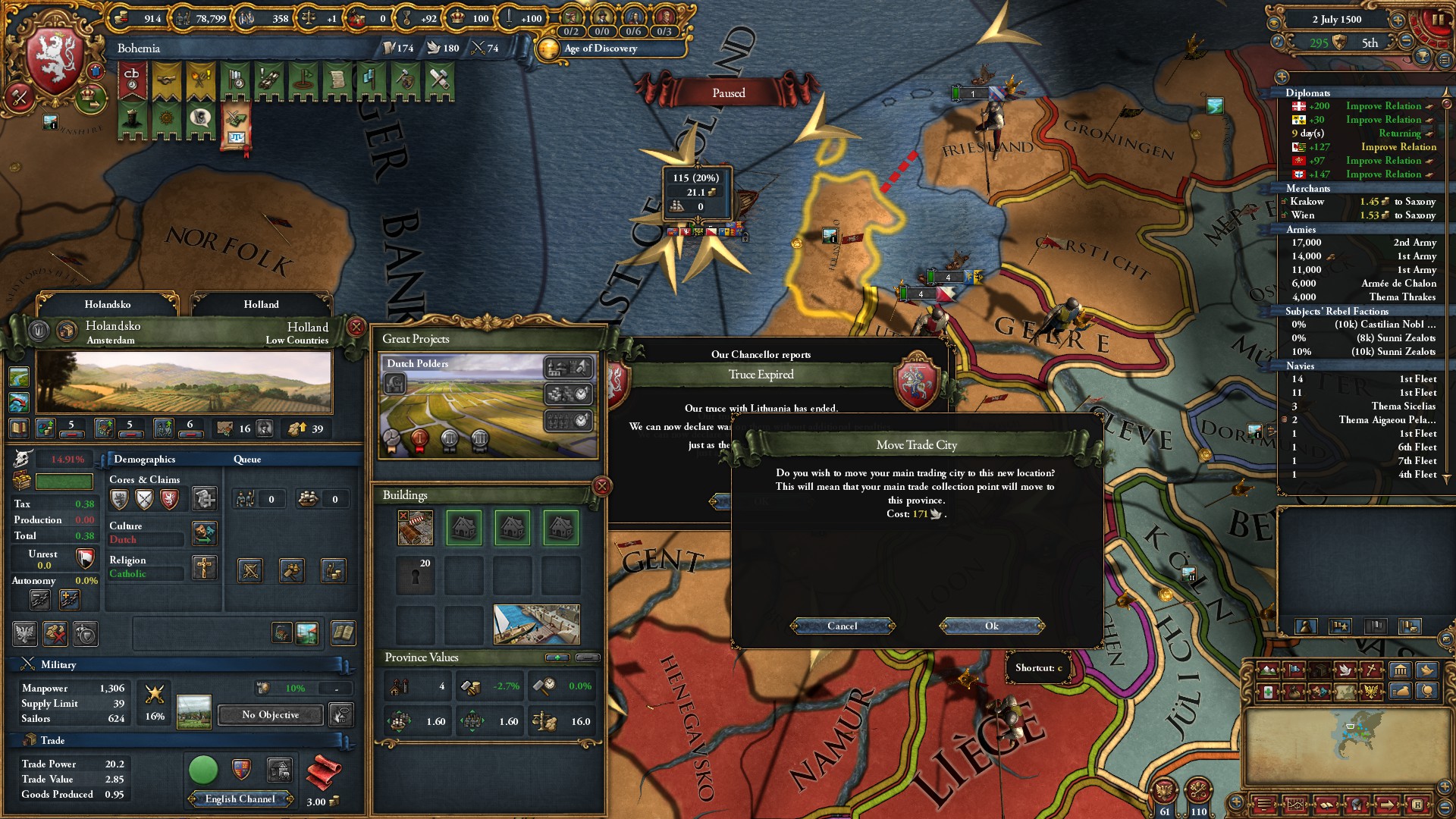1456x819 pixels.
Task: Select the No Objective button
Action: 270,715
